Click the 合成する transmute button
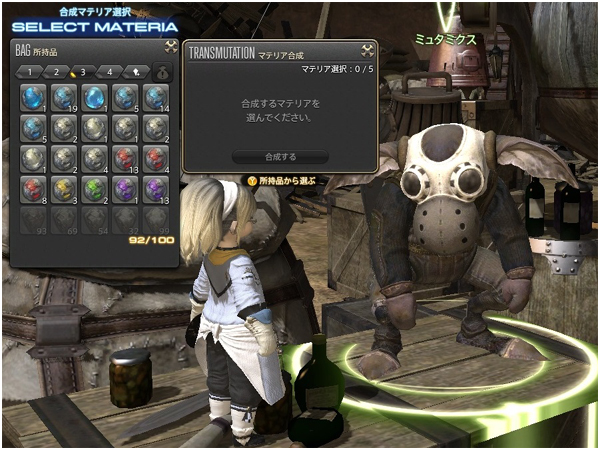The image size is (600, 450). (x=280, y=157)
